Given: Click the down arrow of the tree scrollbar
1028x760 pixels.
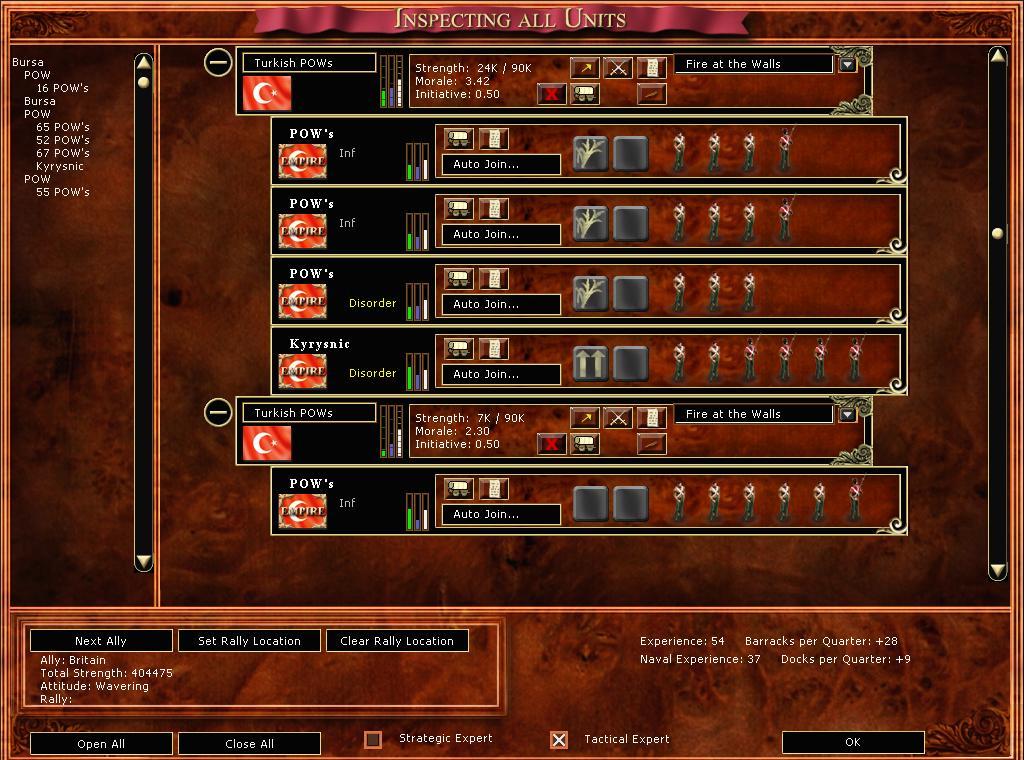Looking at the screenshot, I should point(143,561).
